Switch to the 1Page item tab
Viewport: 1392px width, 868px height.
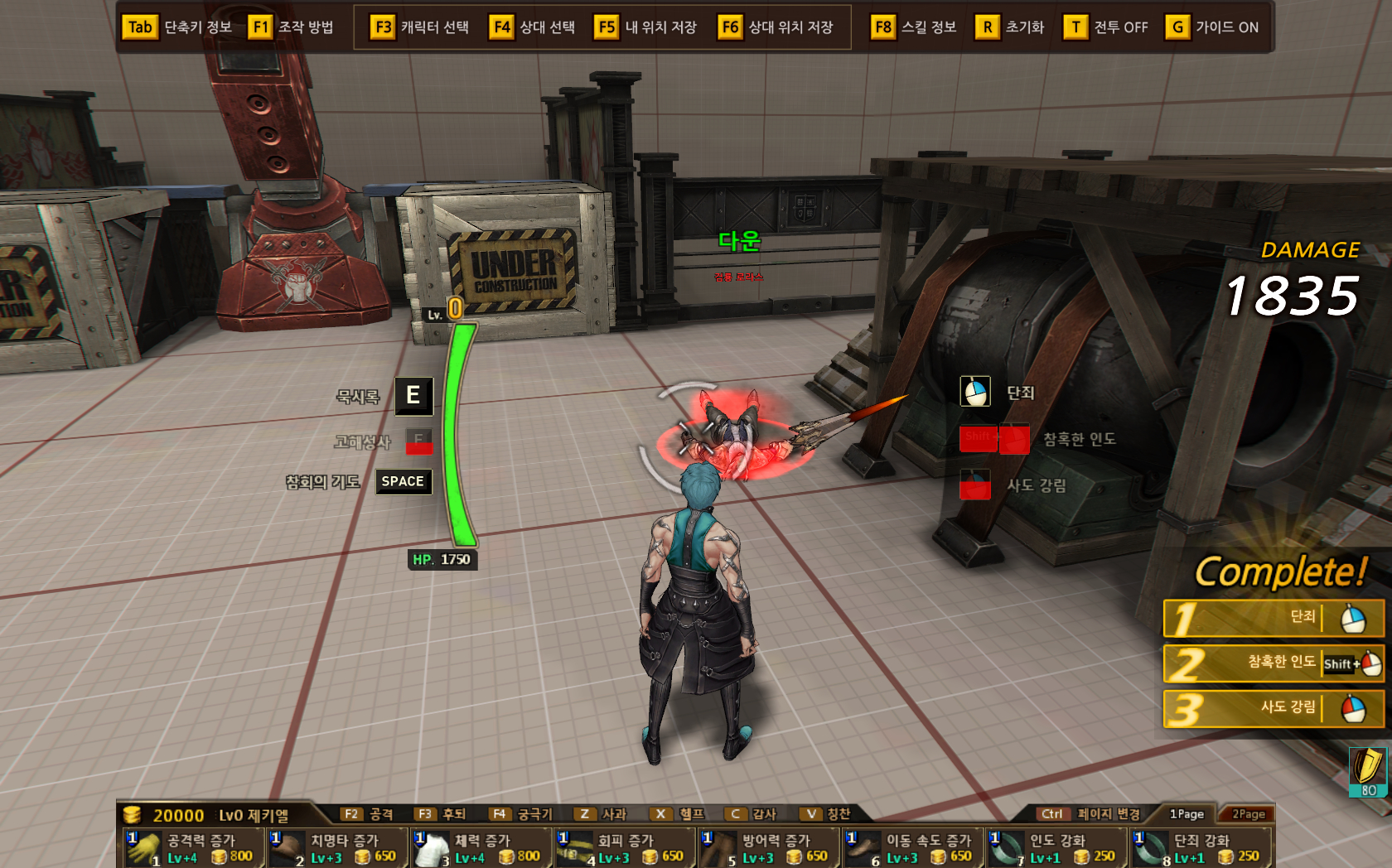coord(1187,814)
